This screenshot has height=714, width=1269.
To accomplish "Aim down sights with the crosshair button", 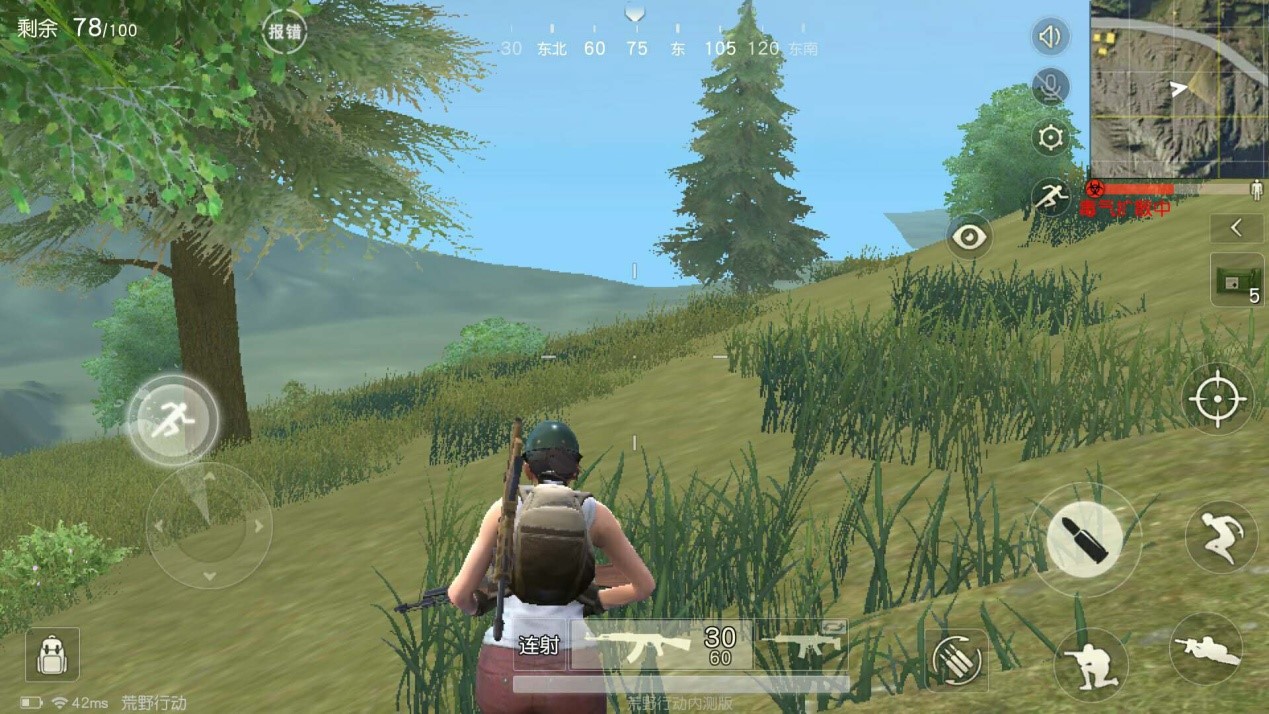I will [1216, 398].
